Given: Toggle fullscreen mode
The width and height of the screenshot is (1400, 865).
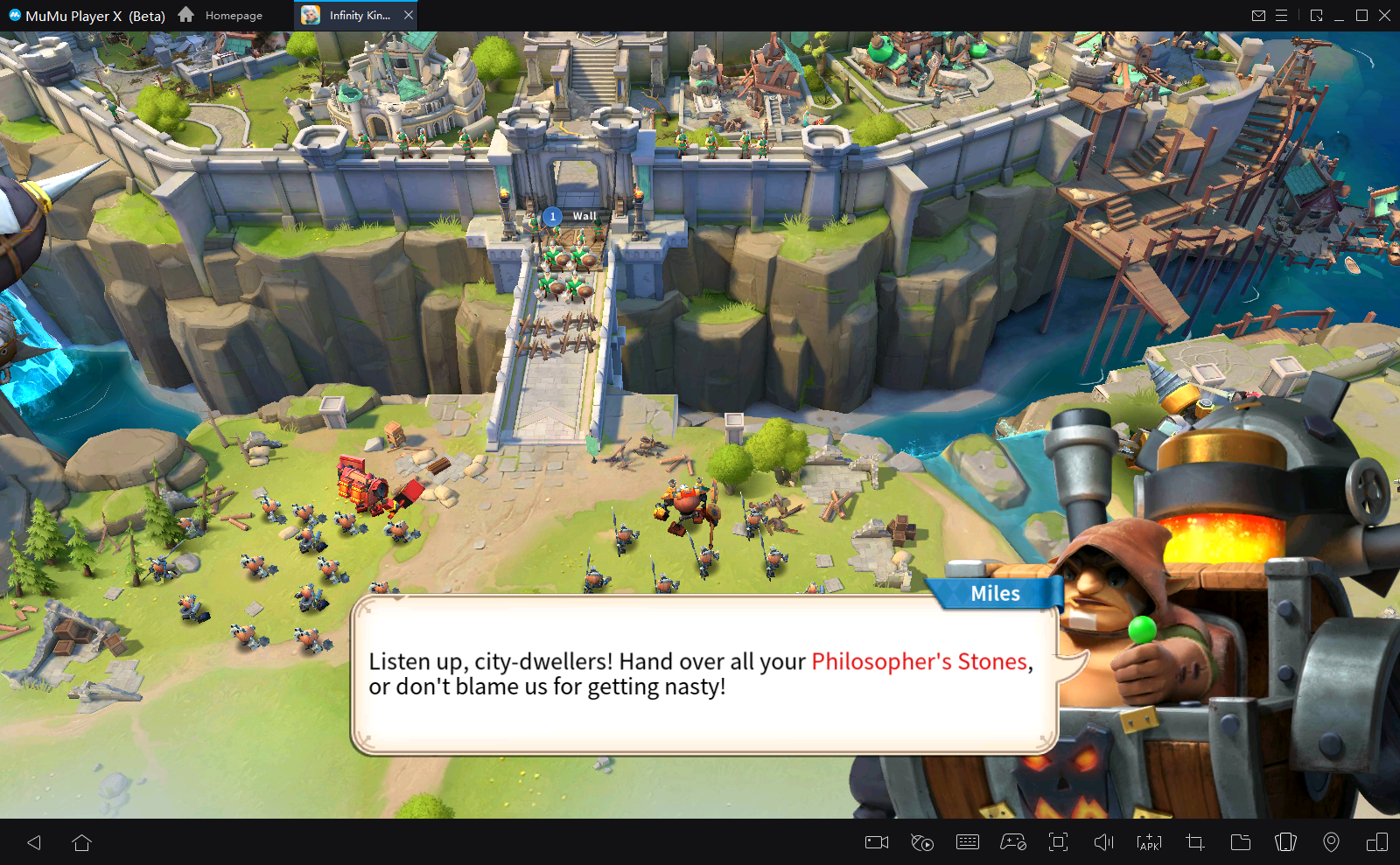Looking at the screenshot, I should pos(1059,842).
